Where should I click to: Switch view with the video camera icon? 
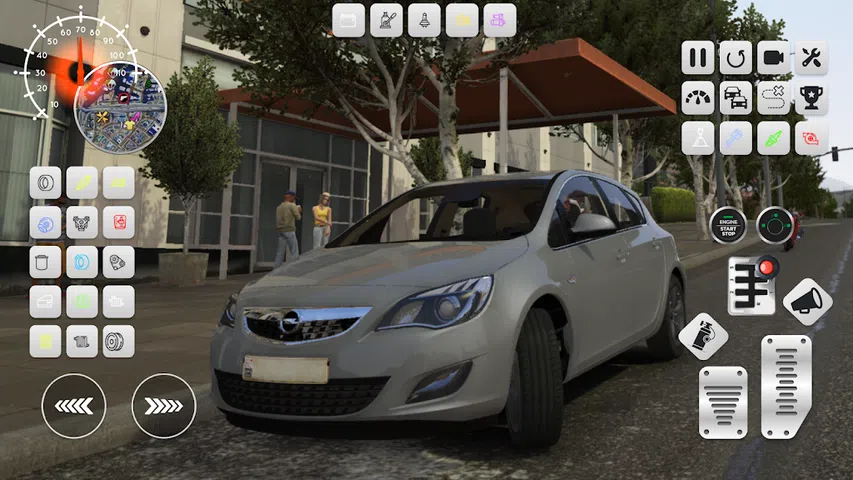(774, 57)
